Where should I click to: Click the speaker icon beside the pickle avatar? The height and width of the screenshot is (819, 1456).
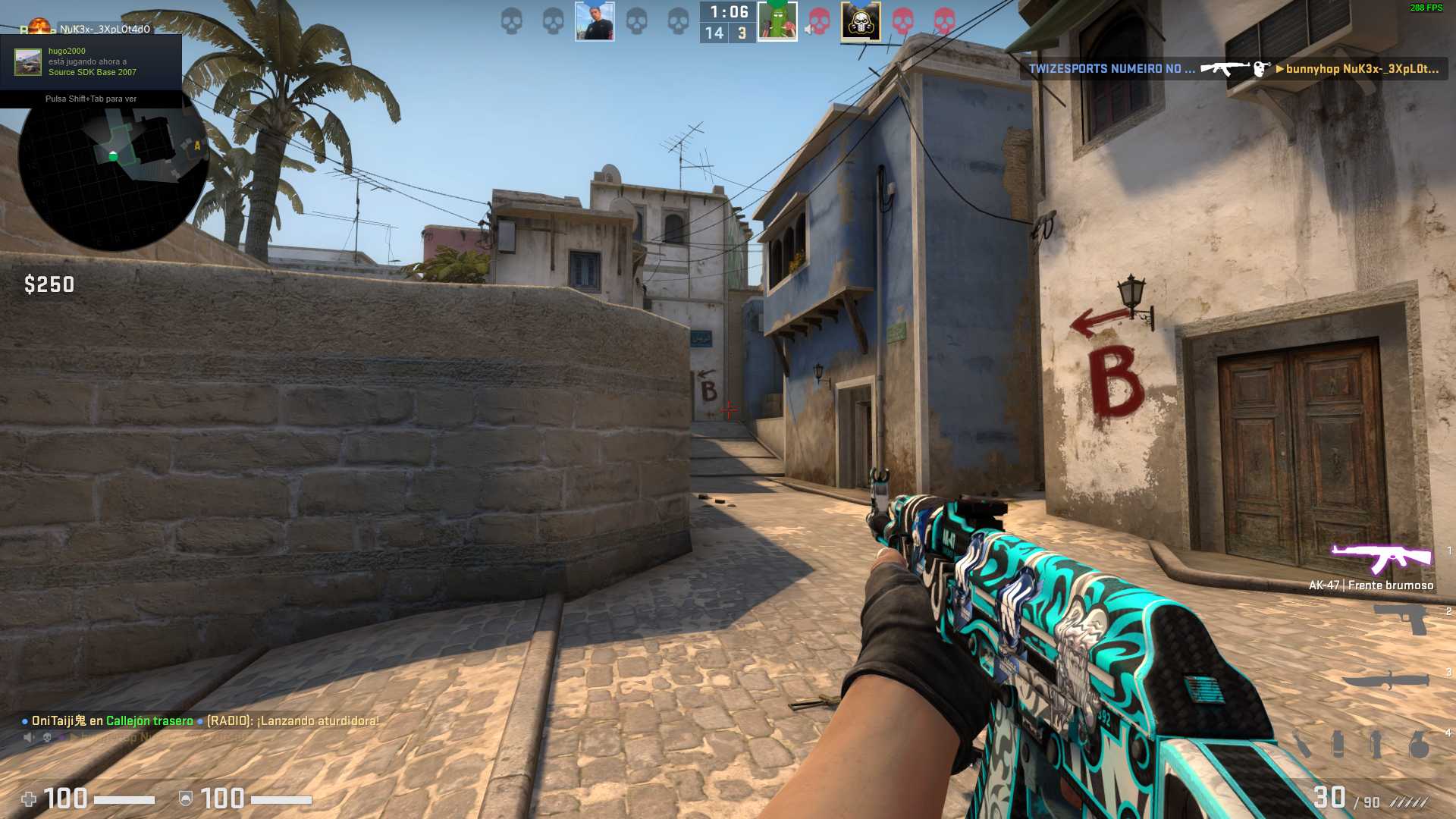pyautogui.click(x=808, y=30)
